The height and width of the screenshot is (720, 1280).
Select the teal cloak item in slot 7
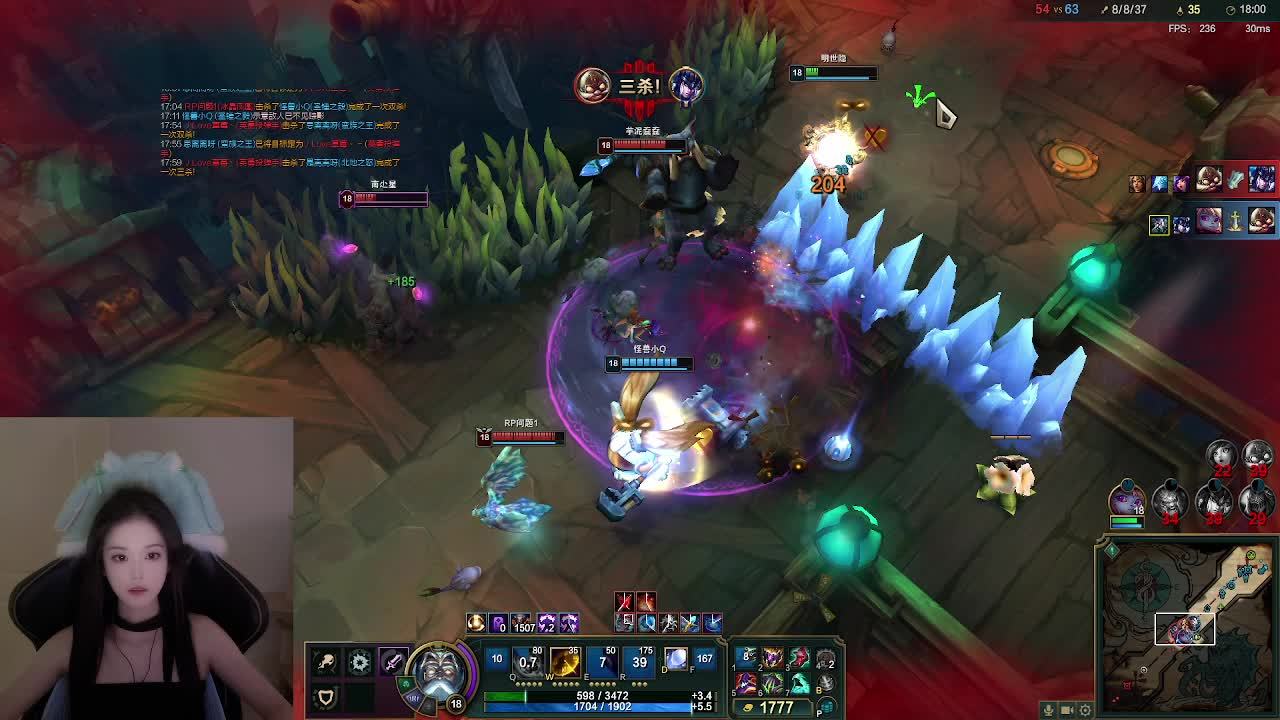coord(799,684)
